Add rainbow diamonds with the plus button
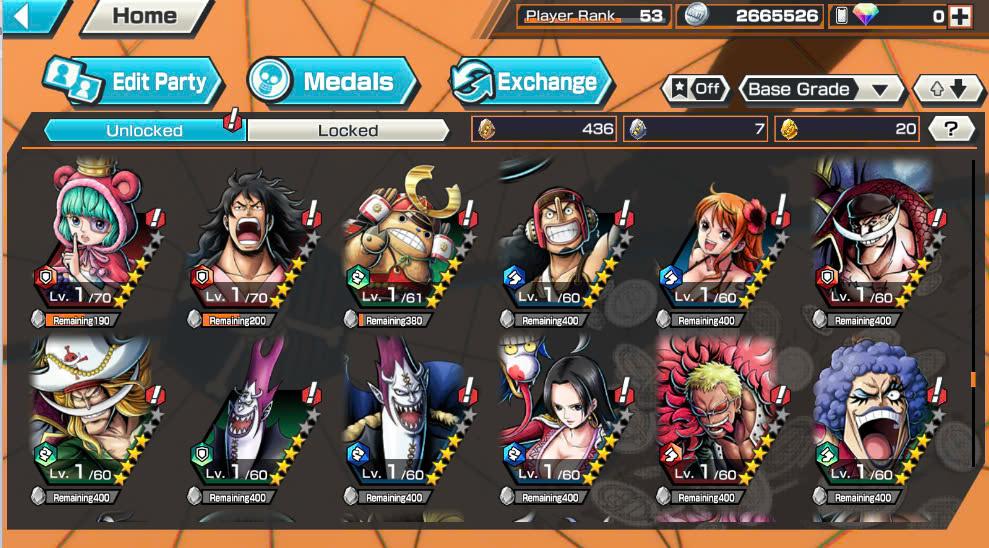 [x=959, y=16]
